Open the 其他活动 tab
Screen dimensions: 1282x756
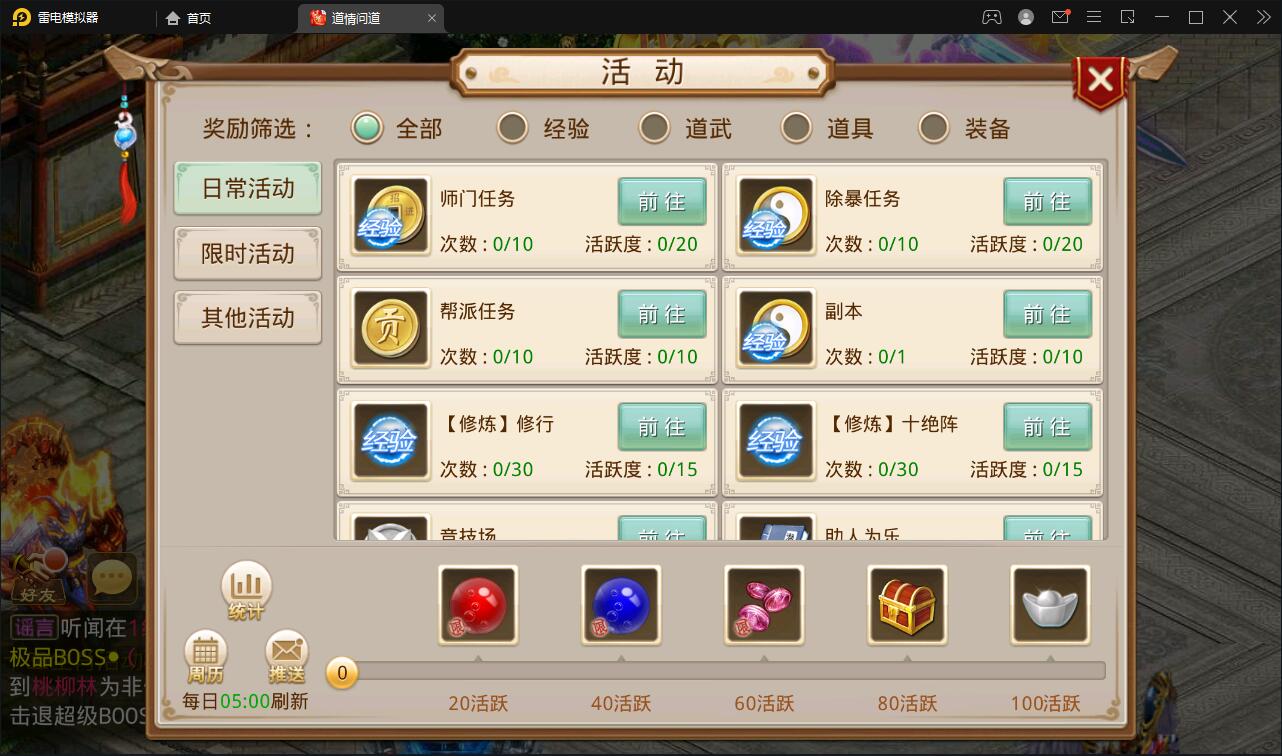(x=247, y=317)
